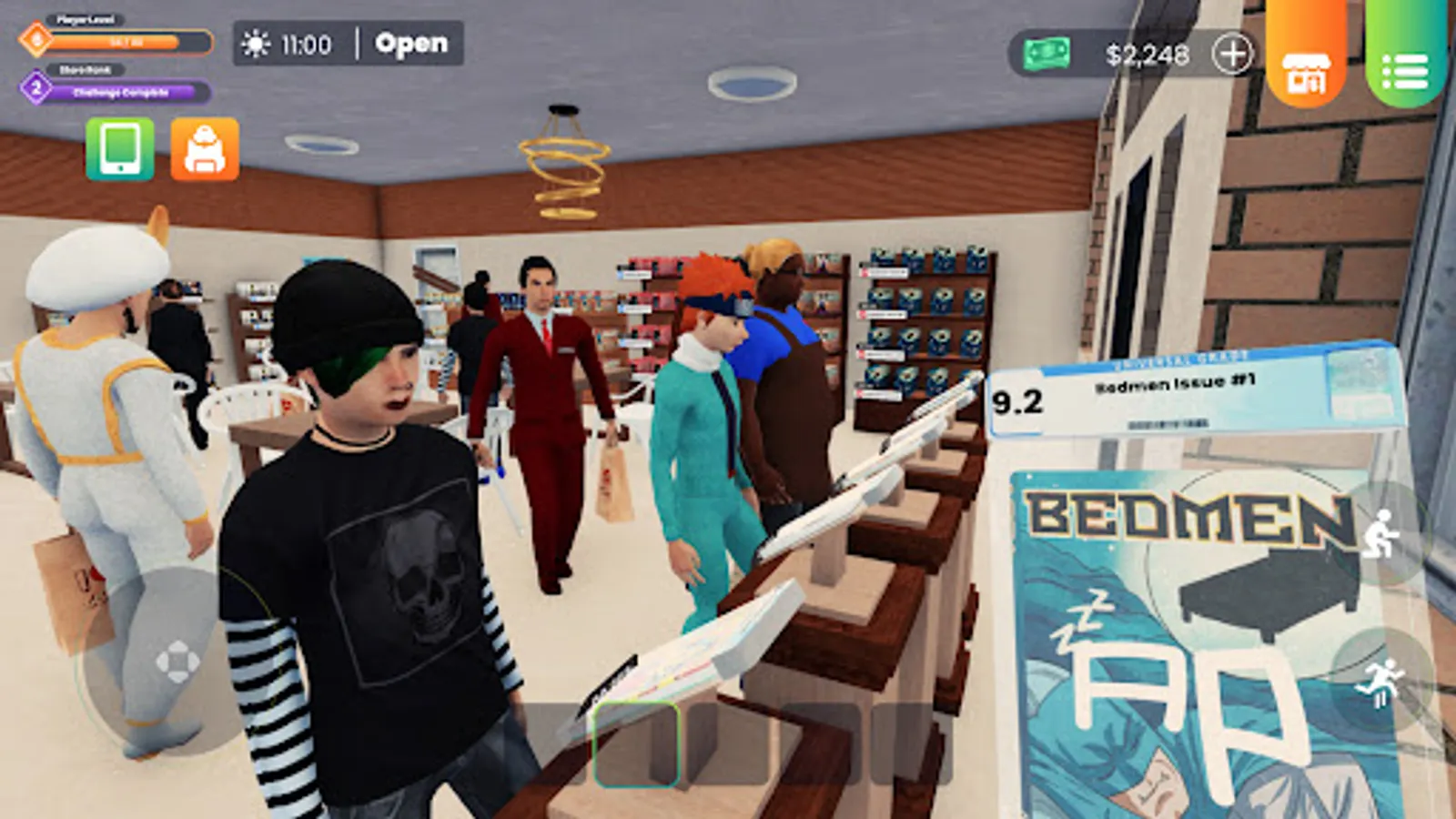Viewport: 1456px width, 819px height.
Task: Tap the green cash icon near the balance
Action: click(1048, 55)
